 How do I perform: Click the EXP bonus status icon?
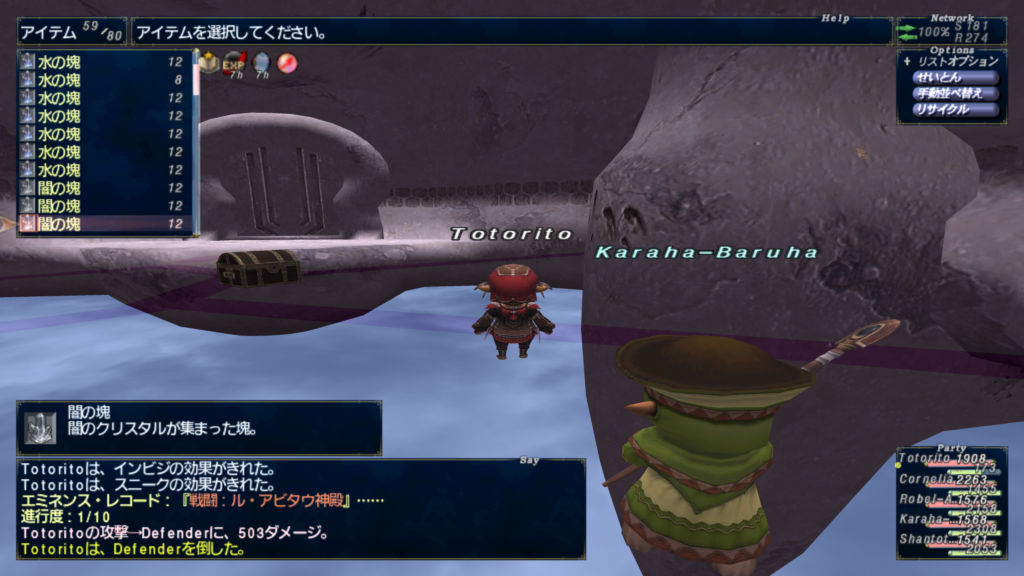[x=234, y=64]
